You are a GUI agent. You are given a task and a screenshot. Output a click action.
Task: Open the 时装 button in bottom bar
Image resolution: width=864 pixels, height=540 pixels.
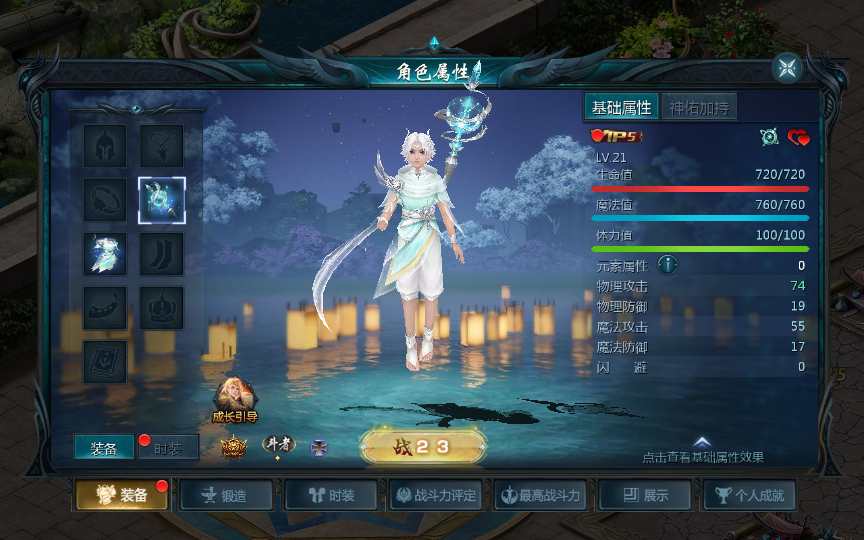[x=331, y=495]
